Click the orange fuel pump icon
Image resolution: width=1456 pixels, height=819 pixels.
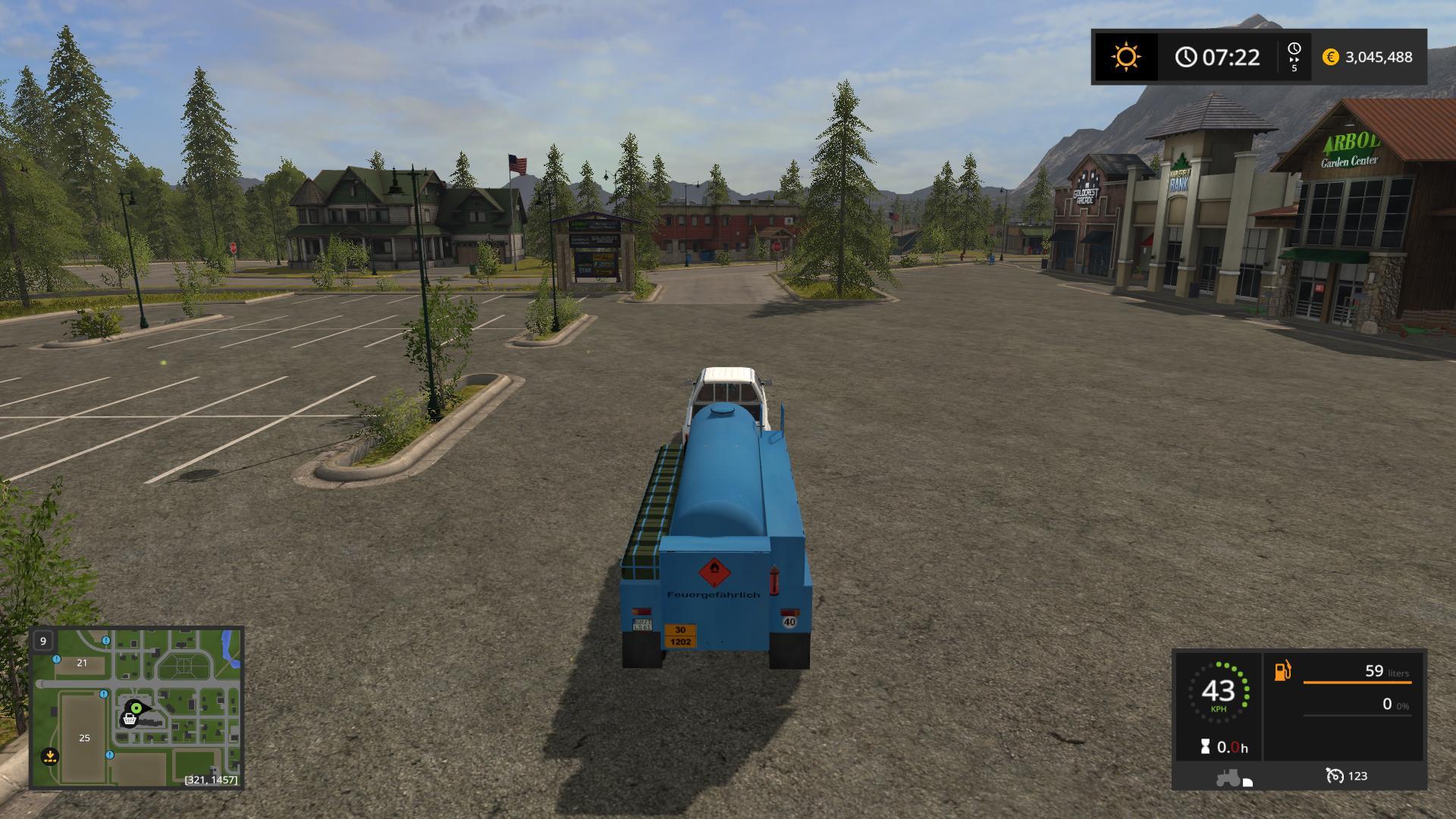(x=1282, y=671)
